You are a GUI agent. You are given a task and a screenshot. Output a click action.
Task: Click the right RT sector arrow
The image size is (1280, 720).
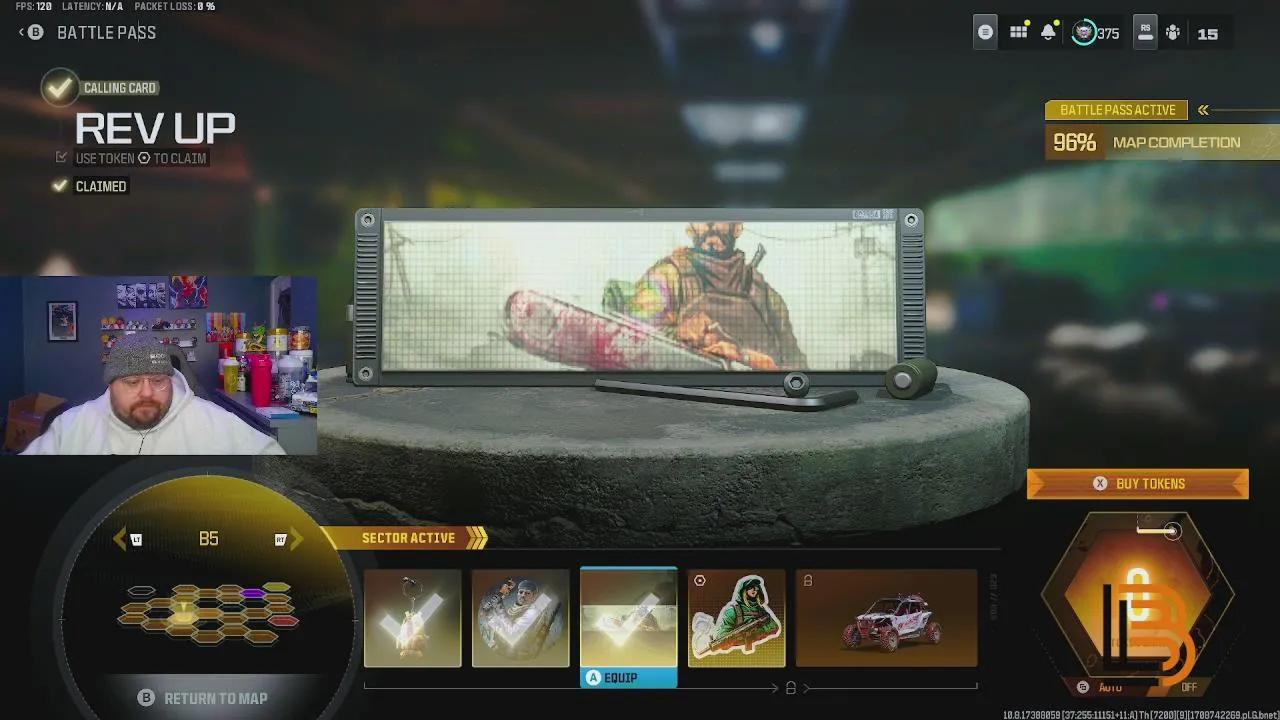(x=290, y=538)
